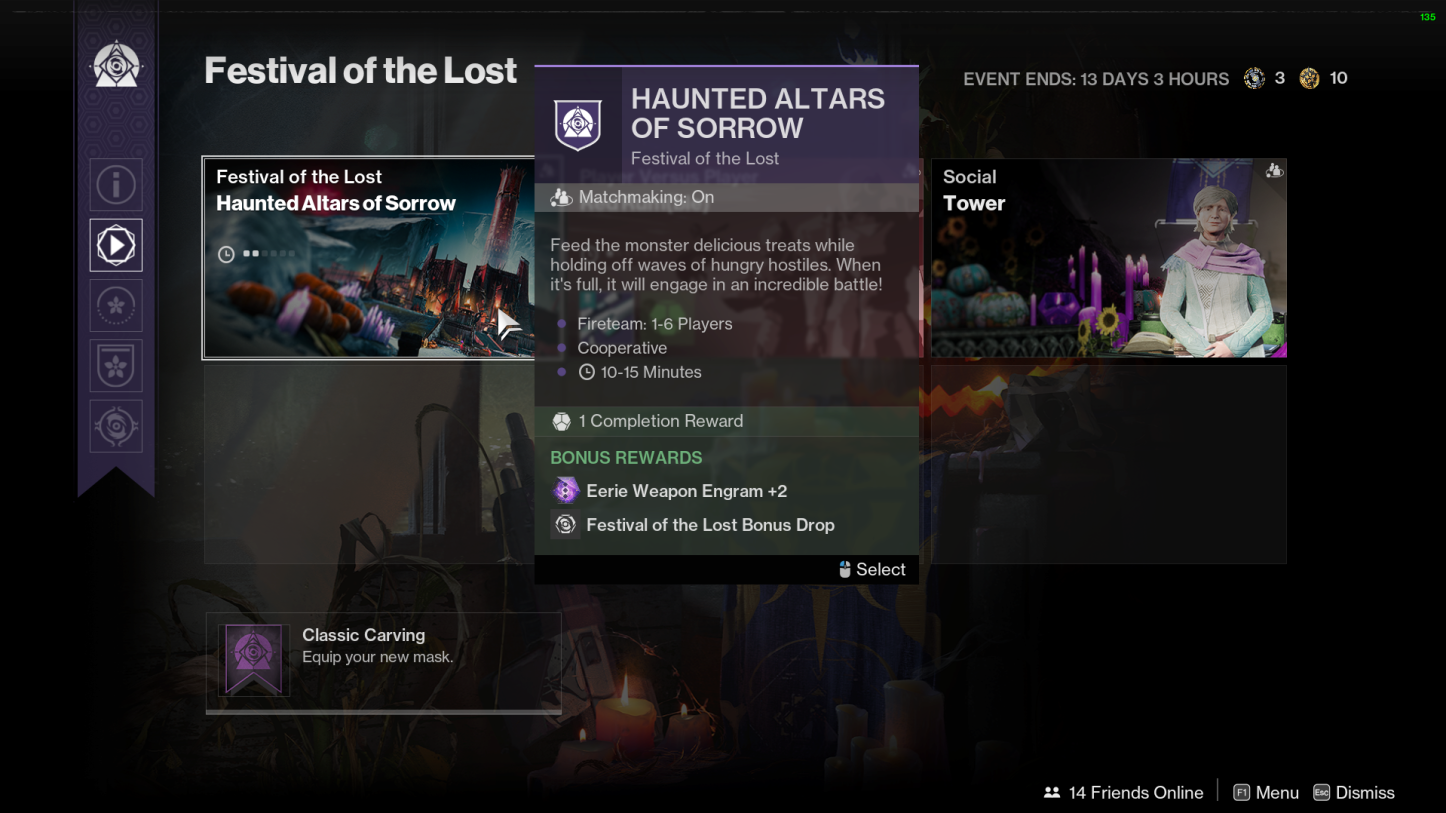The width and height of the screenshot is (1446, 813).
Task: Open the circular target sidebar tab
Action: [116, 427]
